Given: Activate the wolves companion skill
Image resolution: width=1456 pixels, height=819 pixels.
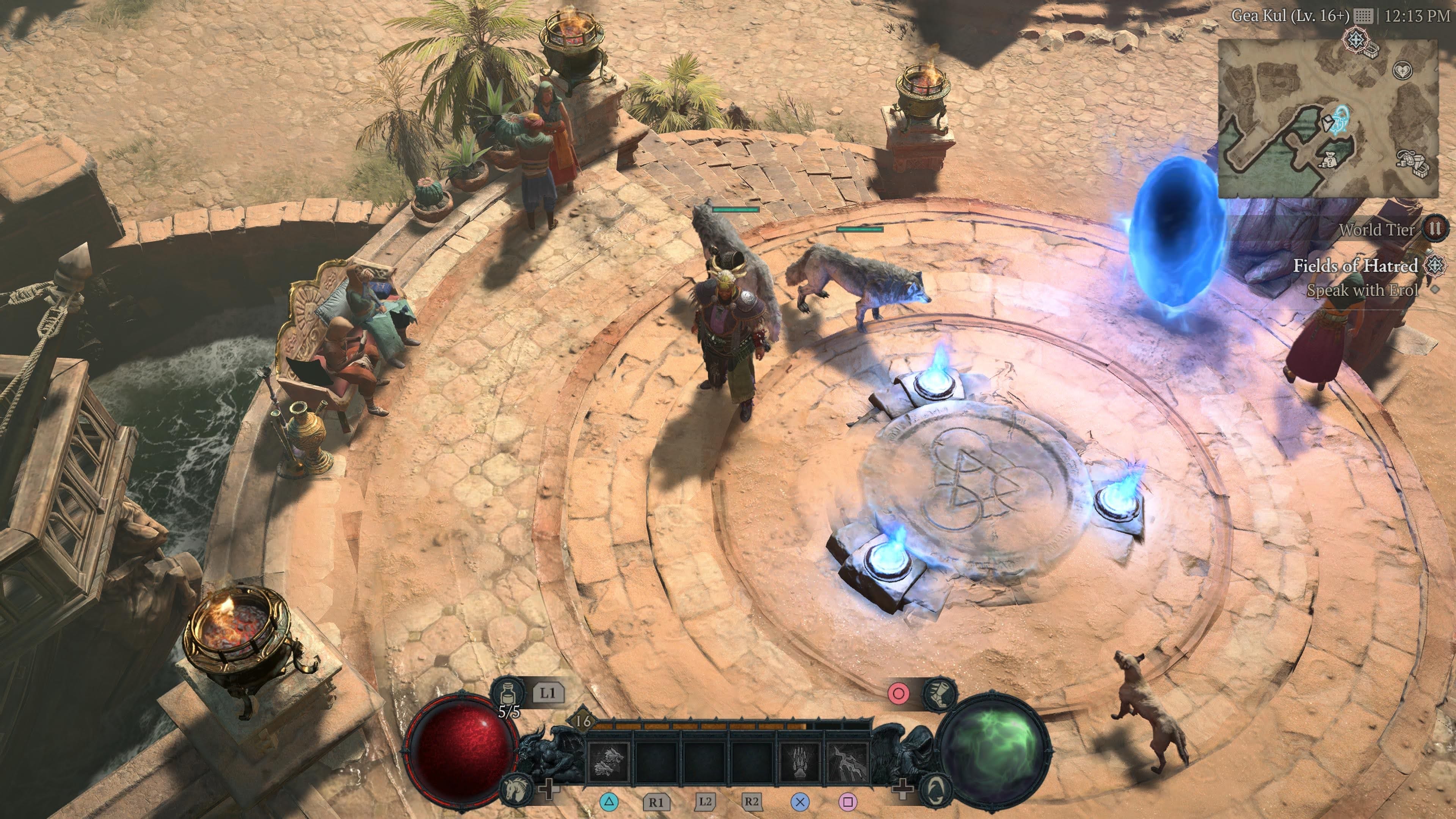Looking at the screenshot, I should coord(609,760).
